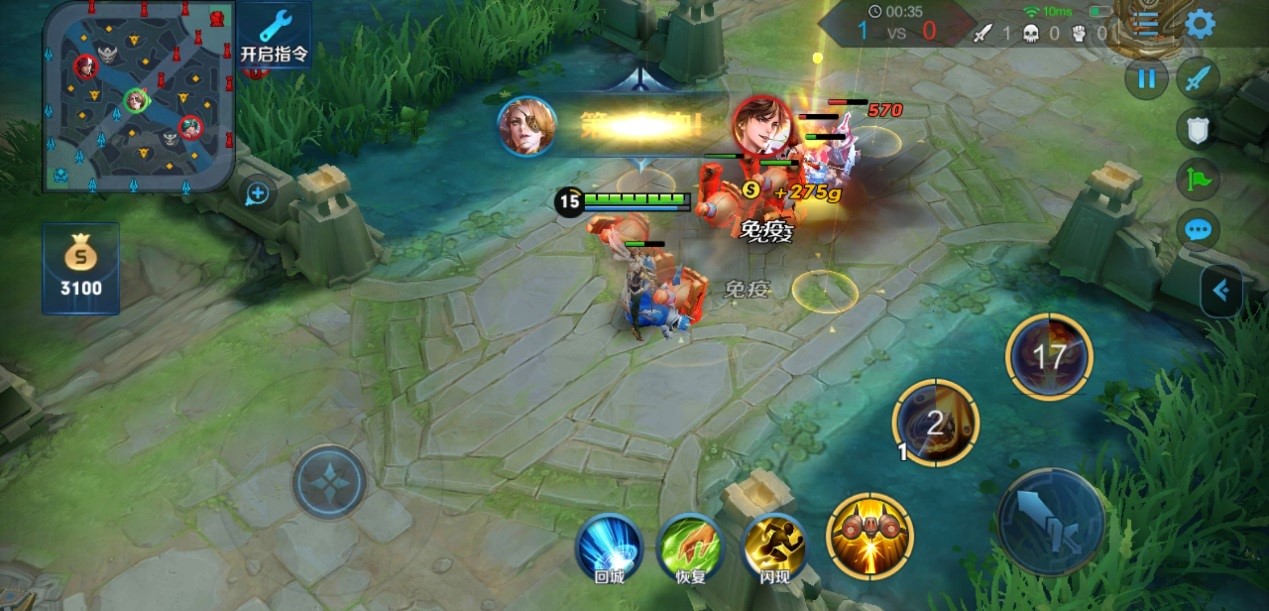Open the quick chat bubble
This screenshot has height=611, width=1269.
point(1198,230)
